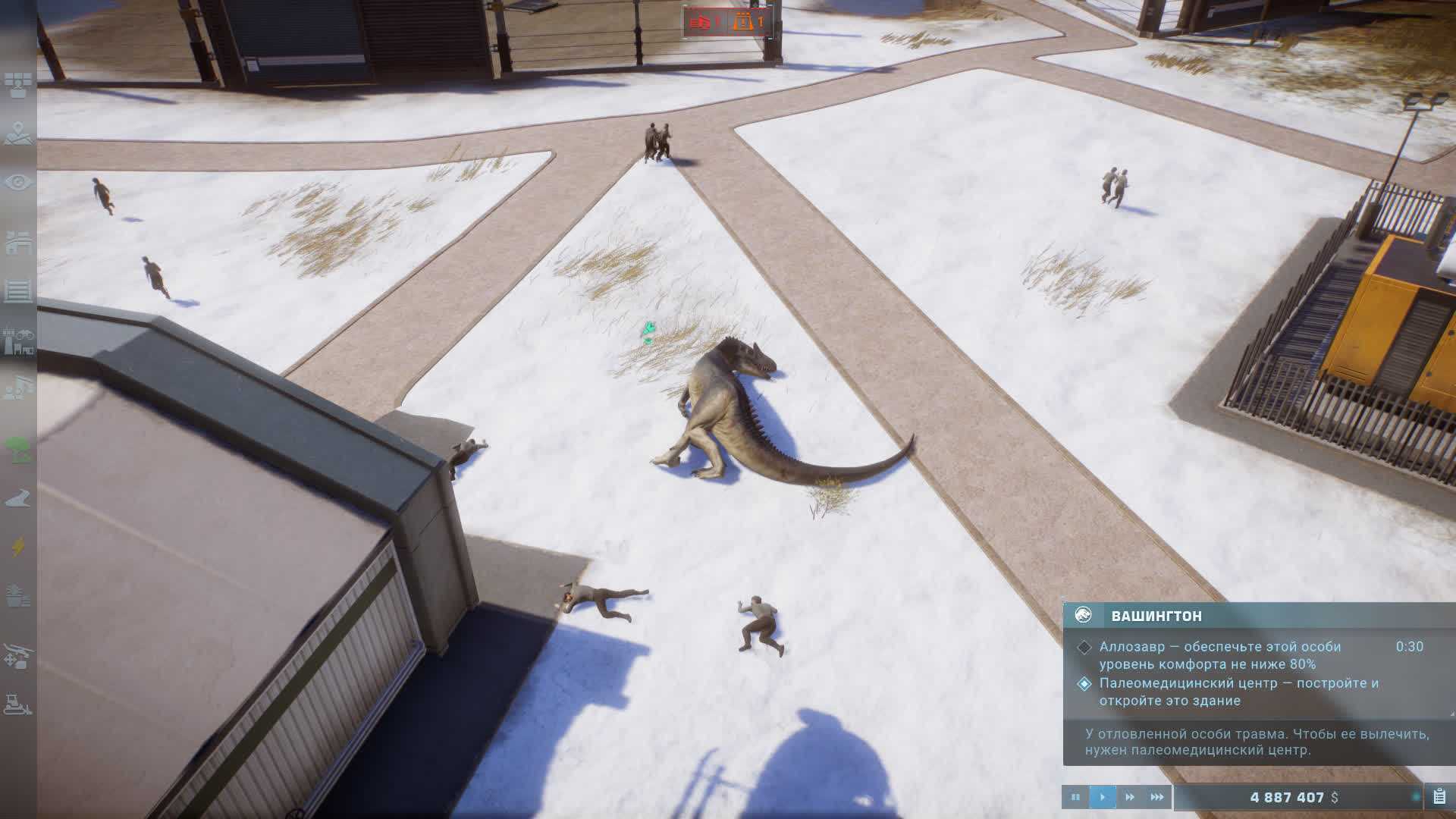
Task: Select the Allosaurus comfort objective
Action: tap(1209, 655)
